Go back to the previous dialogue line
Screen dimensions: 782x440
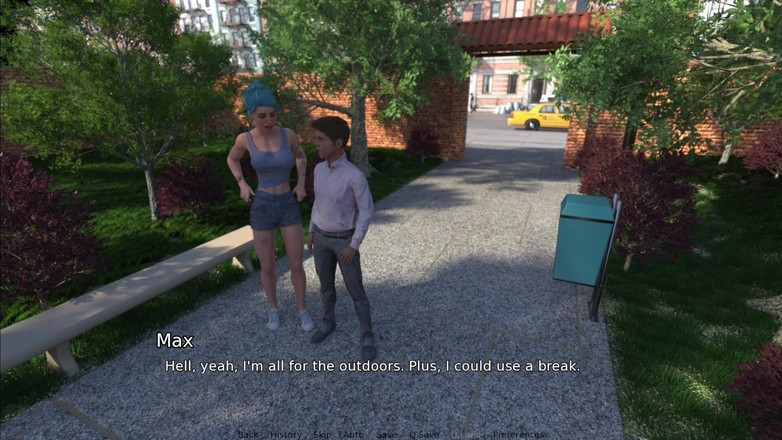(248, 435)
